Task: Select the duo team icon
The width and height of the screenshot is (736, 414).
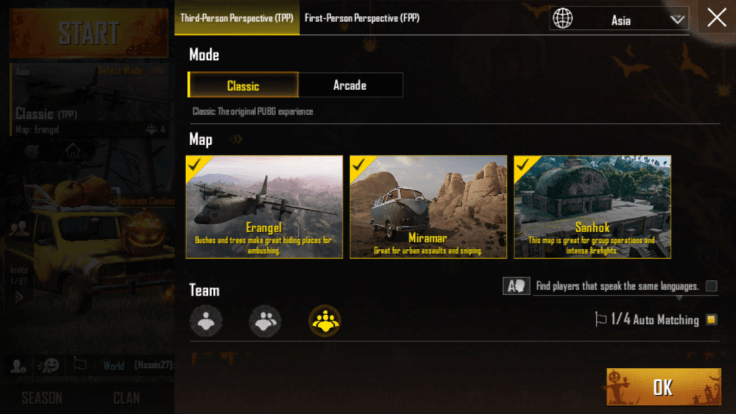Action: [x=265, y=320]
